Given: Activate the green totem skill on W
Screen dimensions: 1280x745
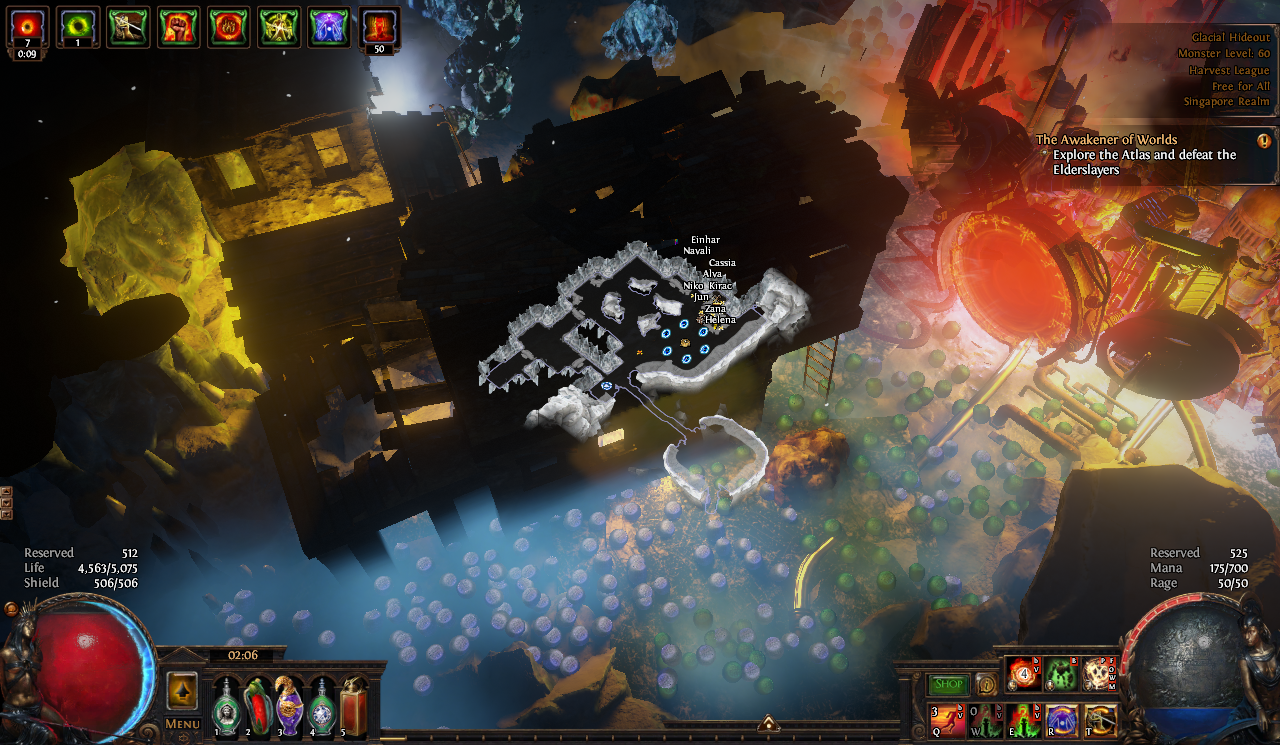Looking at the screenshot, I should (x=986, y=720).
